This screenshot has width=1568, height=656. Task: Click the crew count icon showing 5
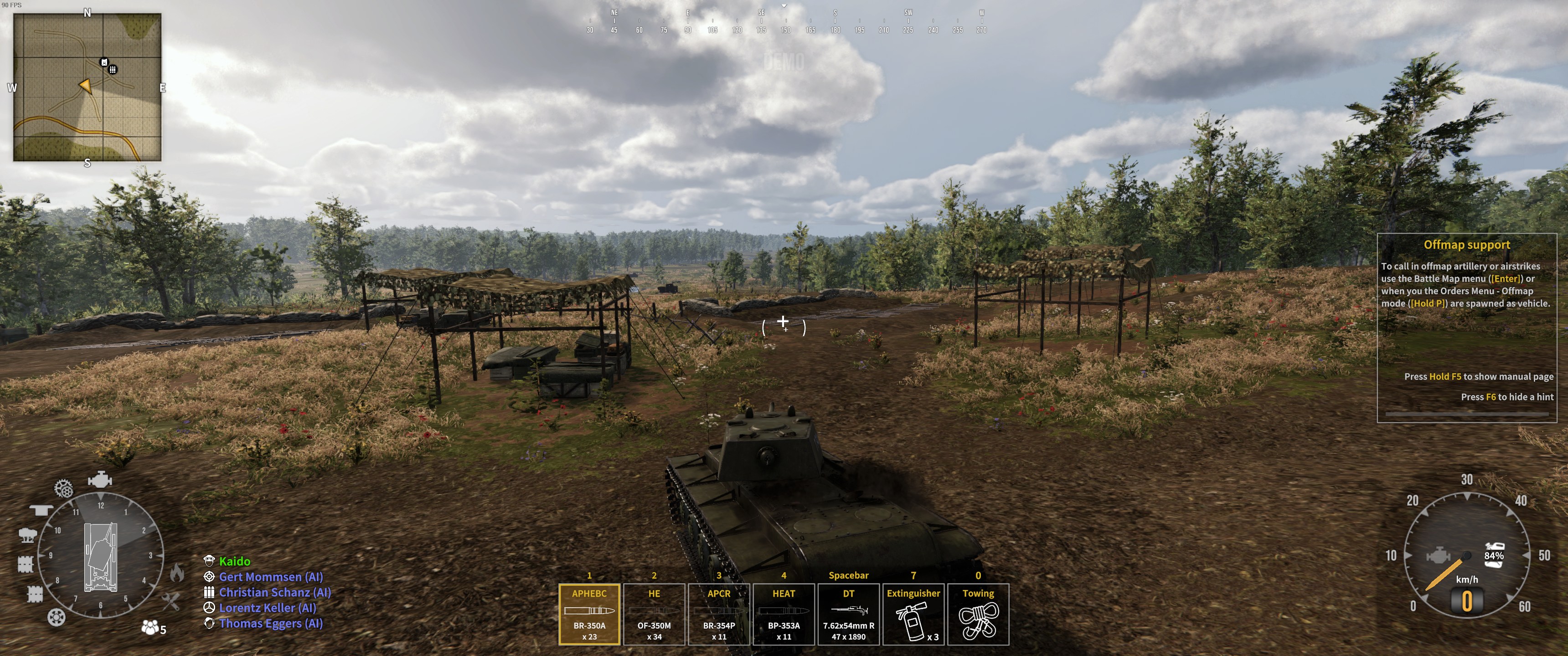153,627
